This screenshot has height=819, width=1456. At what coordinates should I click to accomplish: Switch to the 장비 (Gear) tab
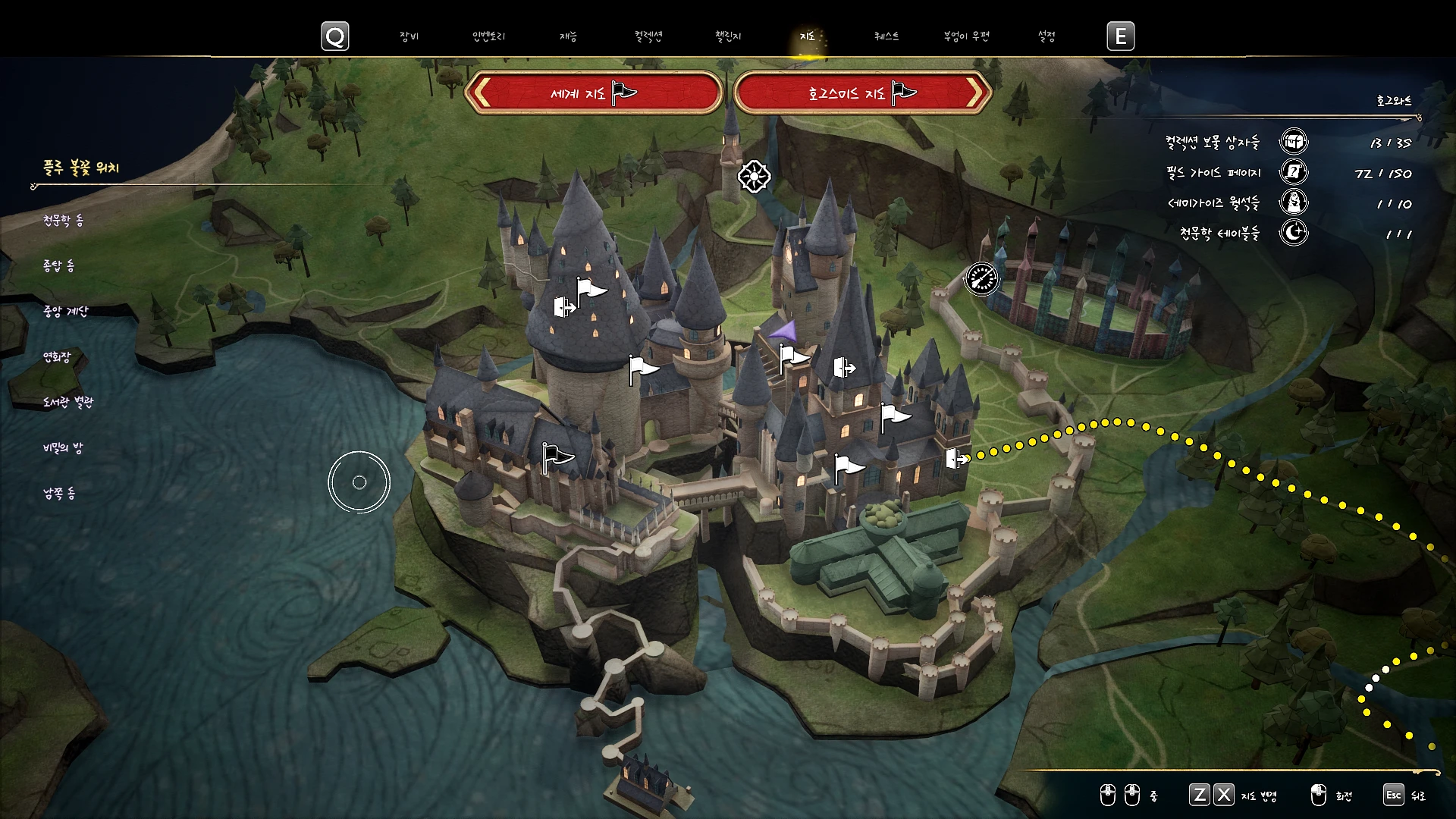tap(409, 36)
